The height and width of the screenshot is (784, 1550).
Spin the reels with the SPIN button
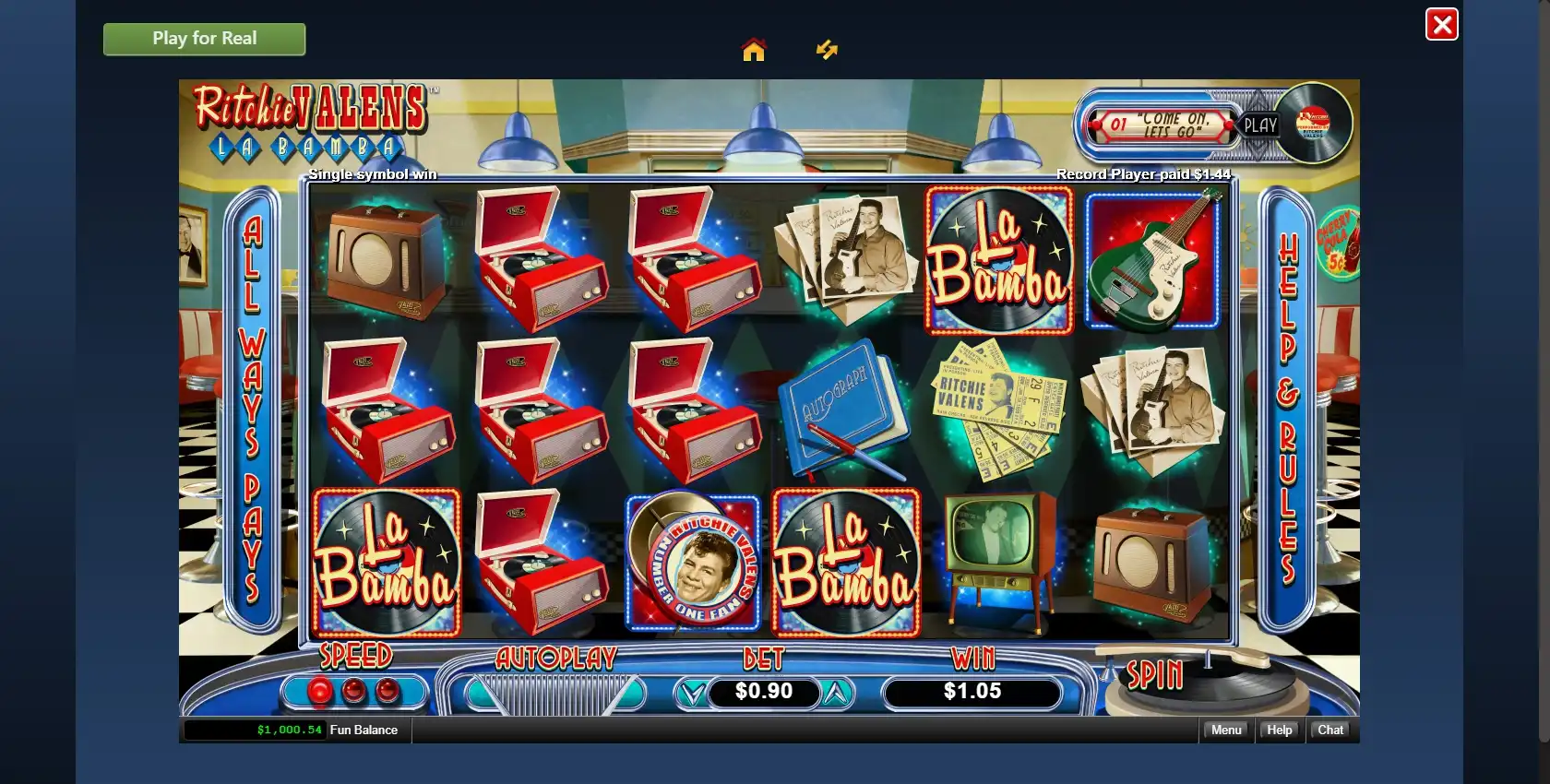point(1155,676)
